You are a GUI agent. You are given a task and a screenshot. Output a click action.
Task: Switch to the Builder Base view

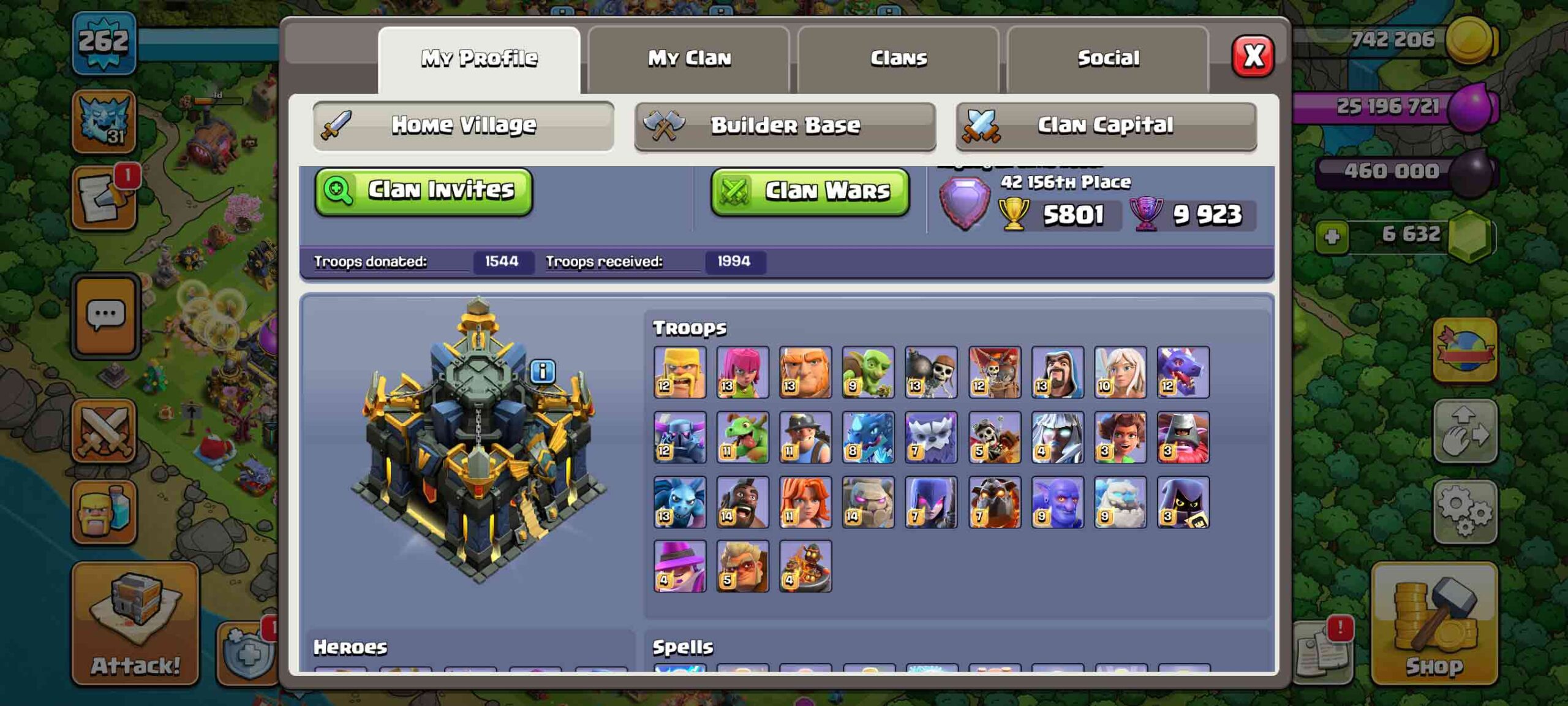coord(786,125)
